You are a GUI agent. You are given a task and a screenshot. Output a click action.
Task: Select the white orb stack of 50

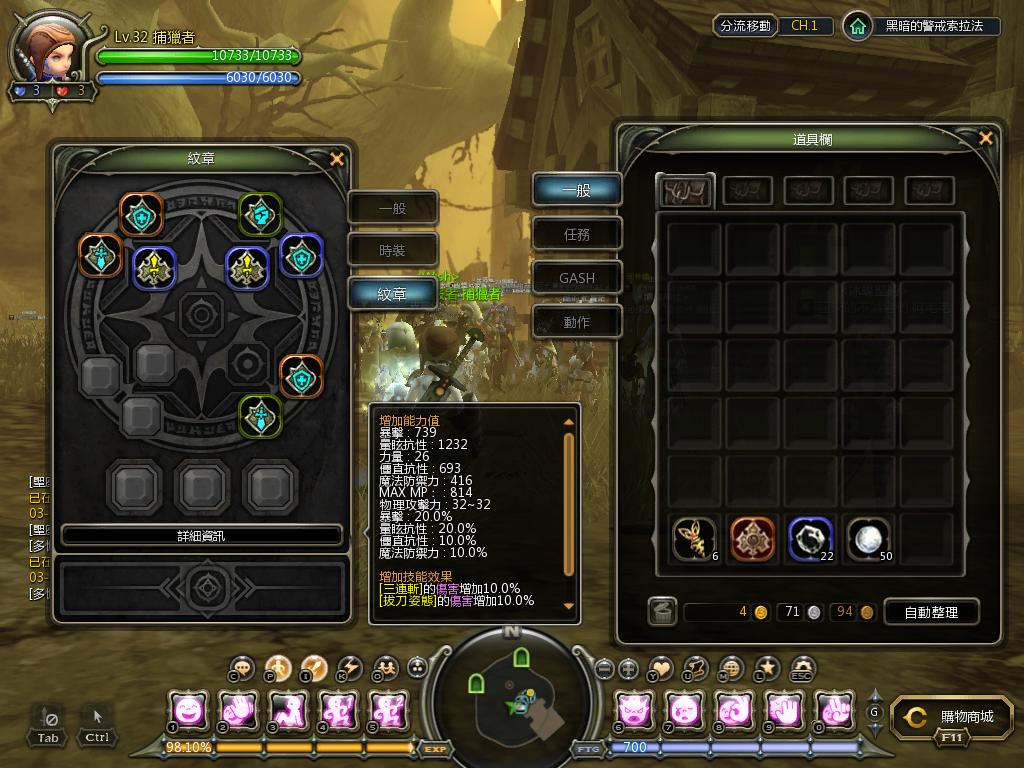(x=869, y=540)
